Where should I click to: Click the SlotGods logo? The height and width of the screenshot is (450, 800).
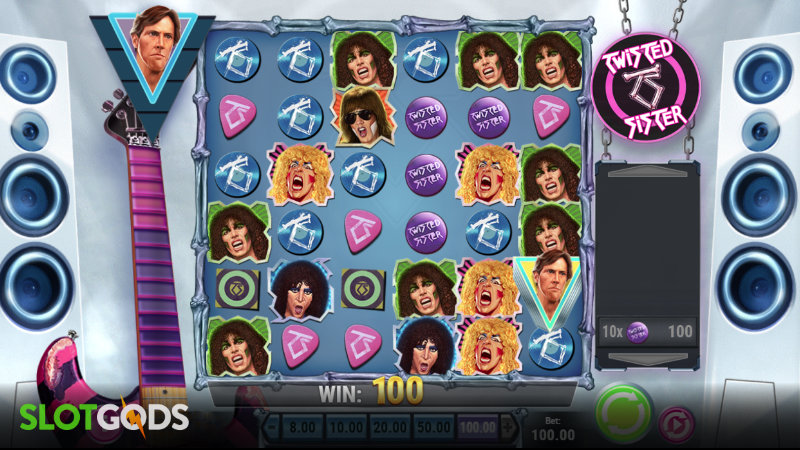[95, 416]
